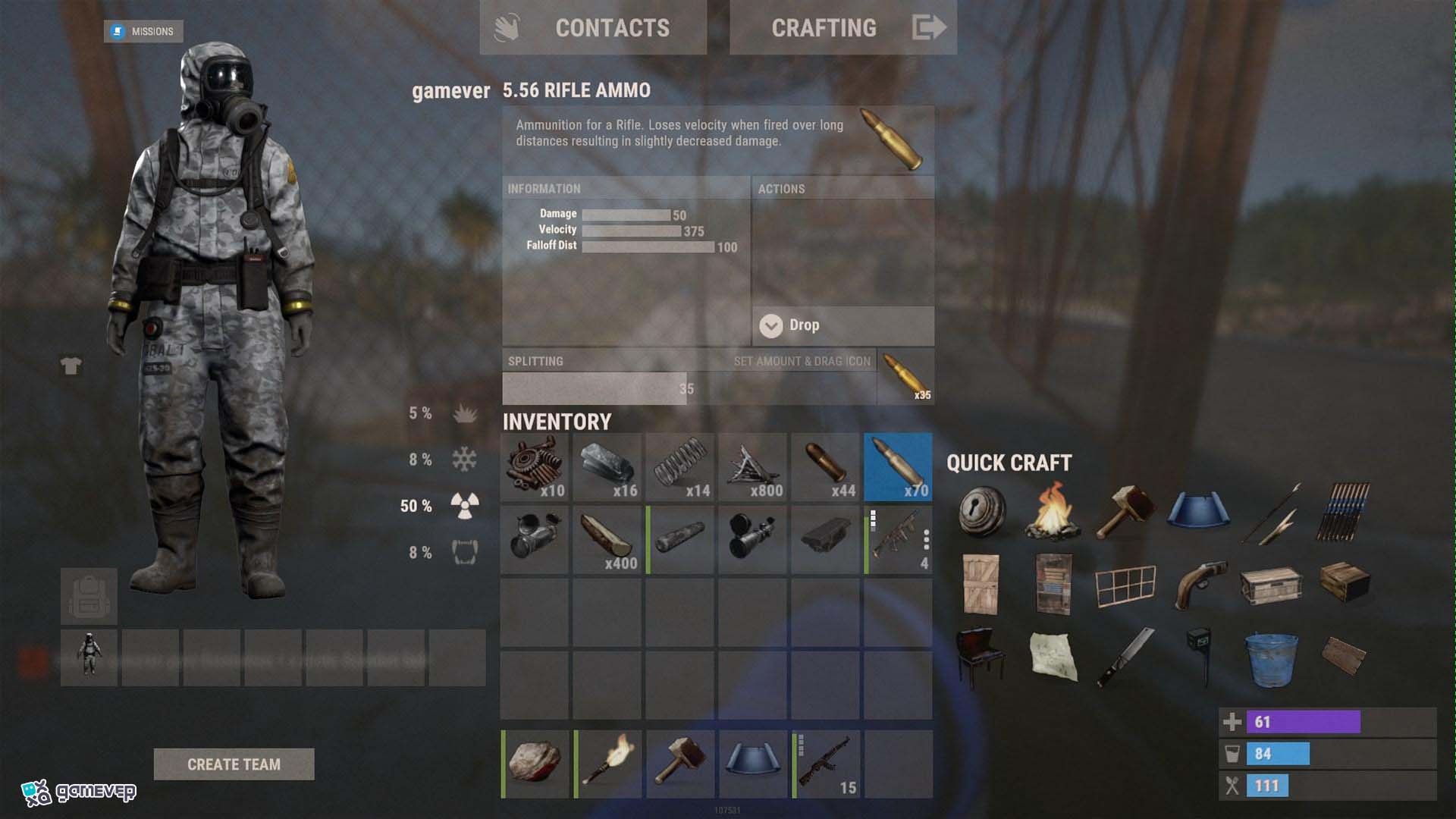
Task: Open the Contacts panel
Action: point(593,28)
